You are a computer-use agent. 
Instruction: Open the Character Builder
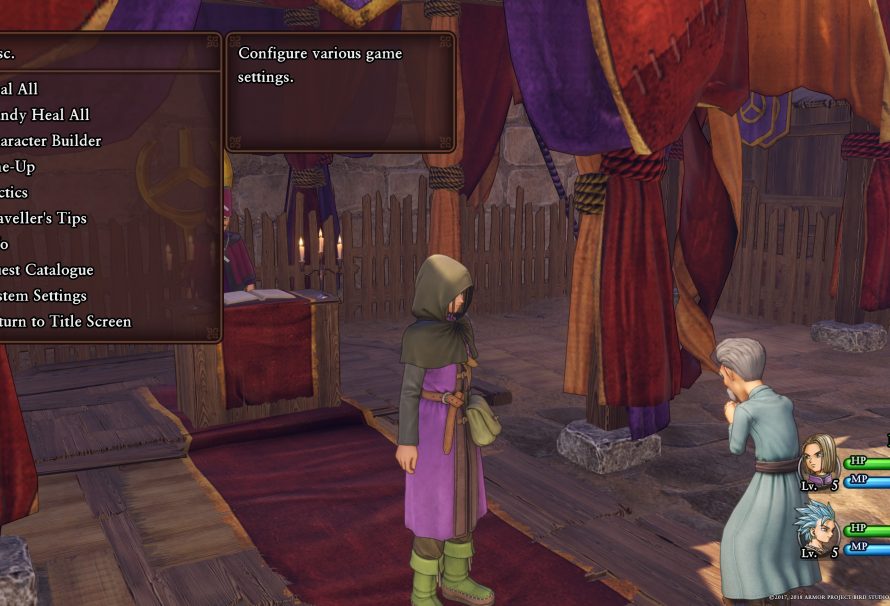[x=50, y=141]
